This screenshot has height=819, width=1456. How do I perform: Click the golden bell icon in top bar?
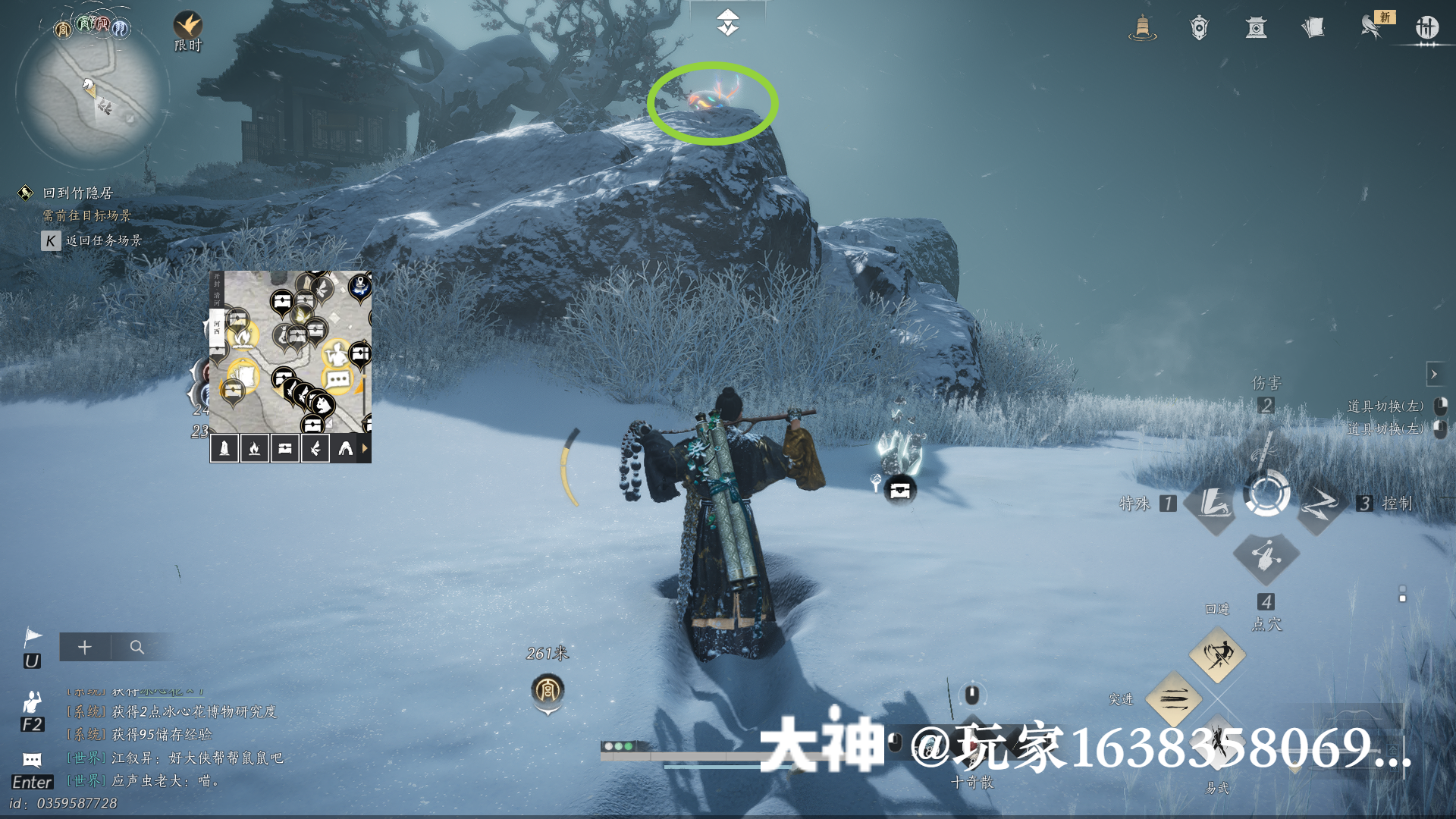[1142, 28]
